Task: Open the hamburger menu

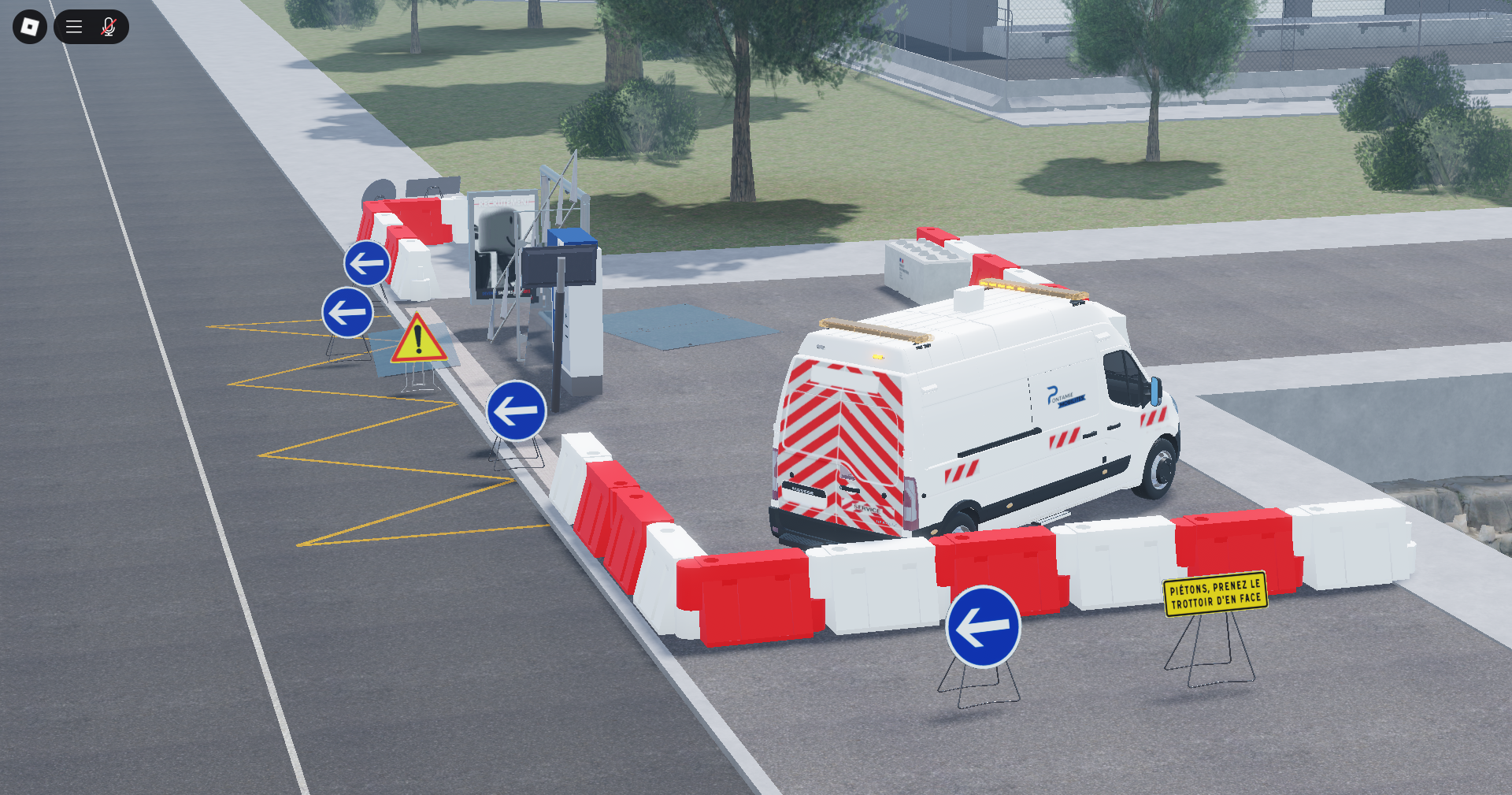Action: click(74, 27)
